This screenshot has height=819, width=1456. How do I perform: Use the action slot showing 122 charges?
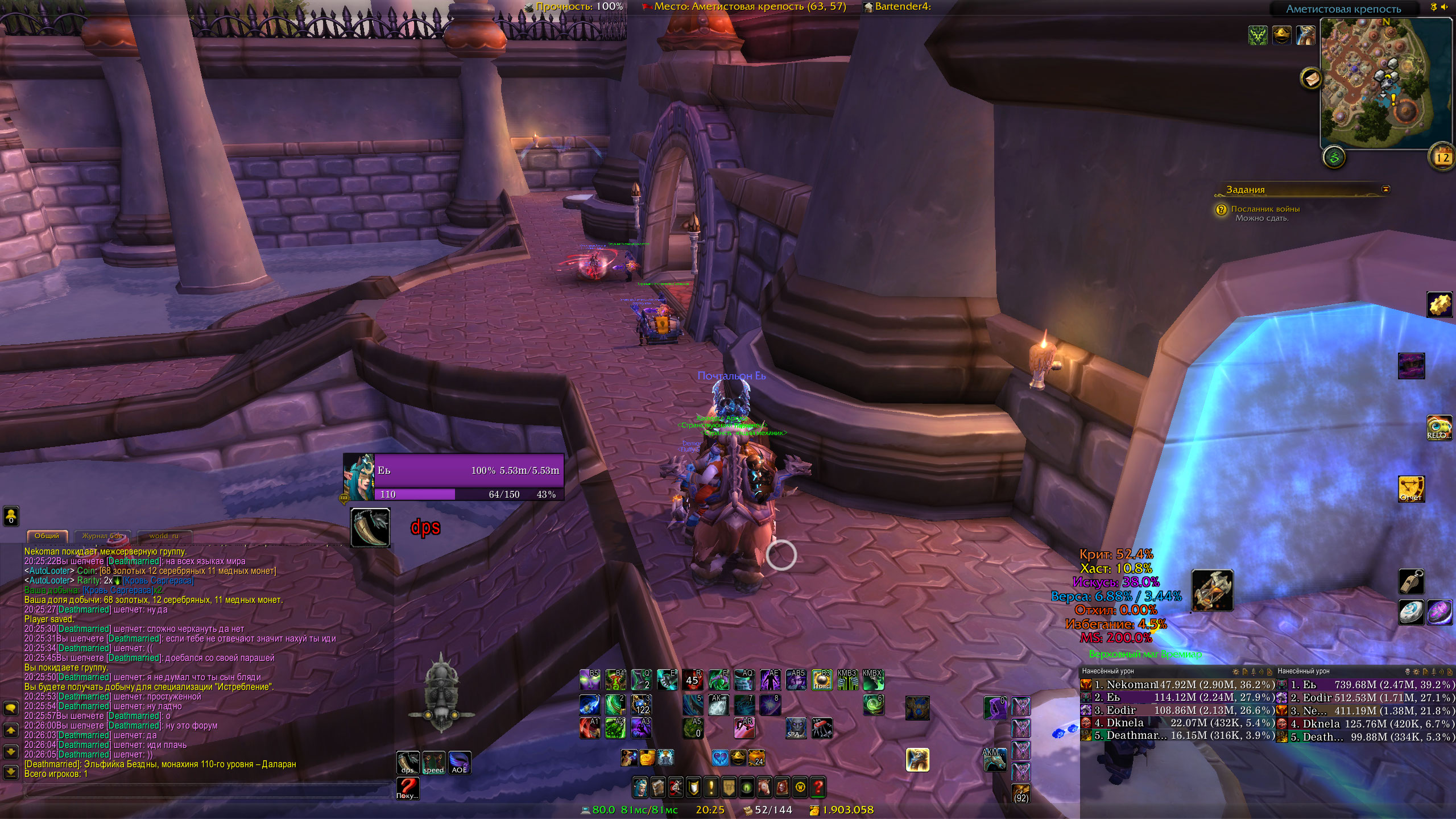[x=642, y=705]
